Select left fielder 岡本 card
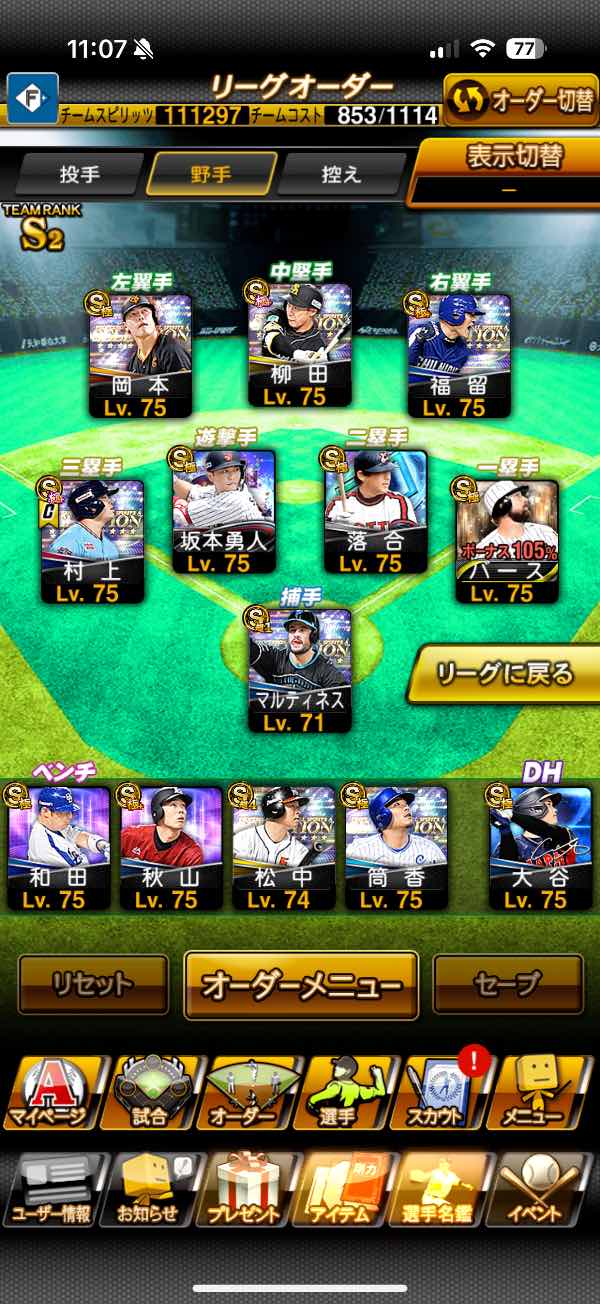This screenshot has width=600, height=1304. point(139,355)
